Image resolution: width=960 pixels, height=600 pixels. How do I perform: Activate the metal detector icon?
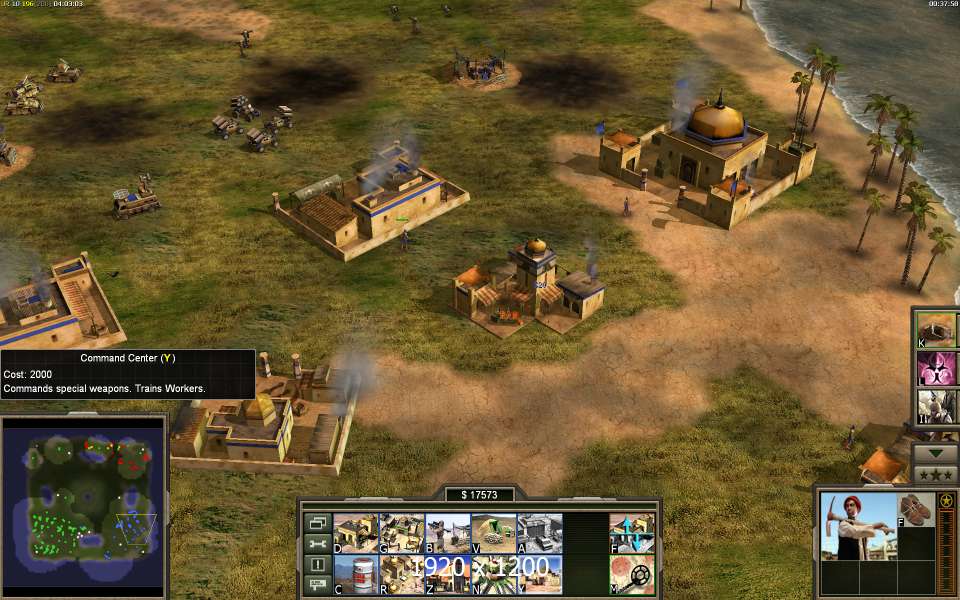click(x=632, y=574)
